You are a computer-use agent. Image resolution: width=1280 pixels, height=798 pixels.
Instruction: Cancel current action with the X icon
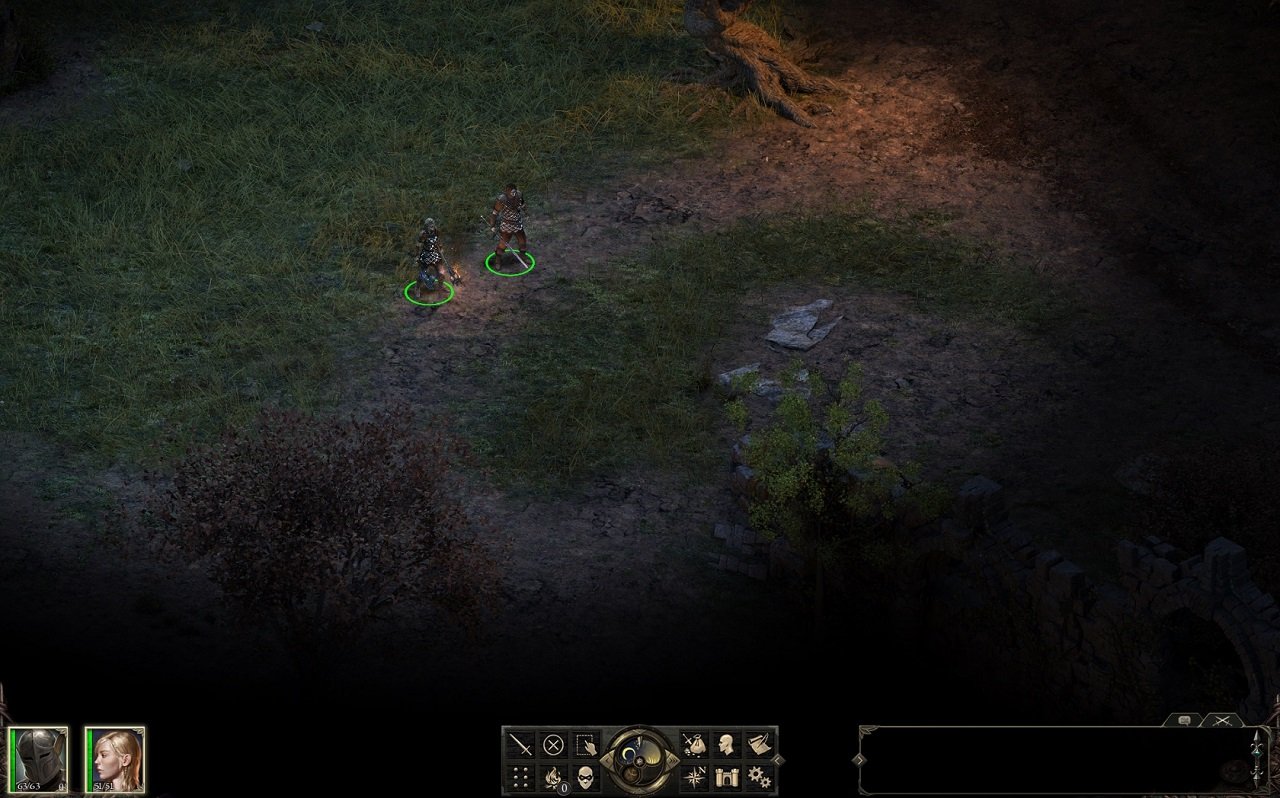554,743
